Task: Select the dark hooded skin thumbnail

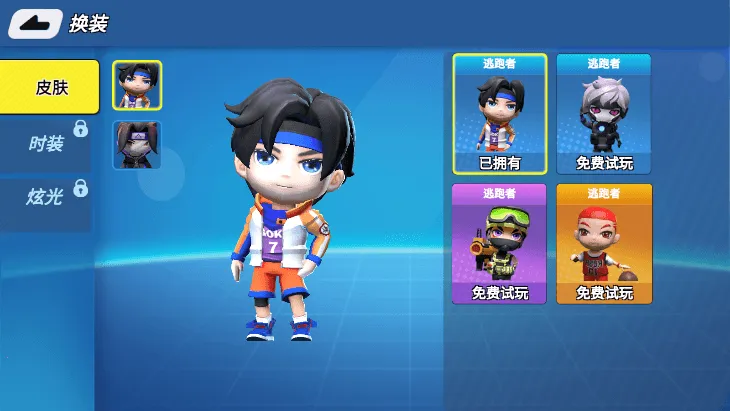Action: pos(137,145)
